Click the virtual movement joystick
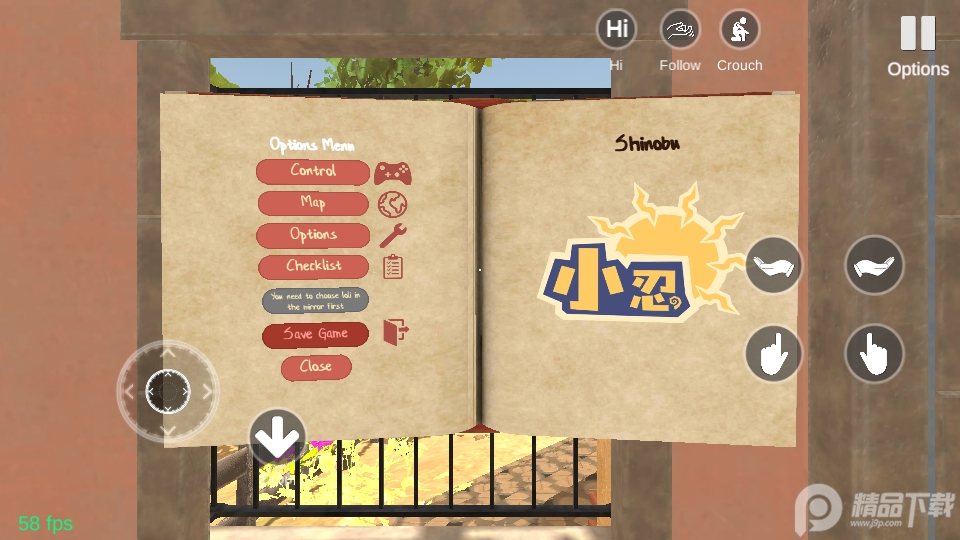Viewport: 960px width, 540px height. [x=167, y=391]
